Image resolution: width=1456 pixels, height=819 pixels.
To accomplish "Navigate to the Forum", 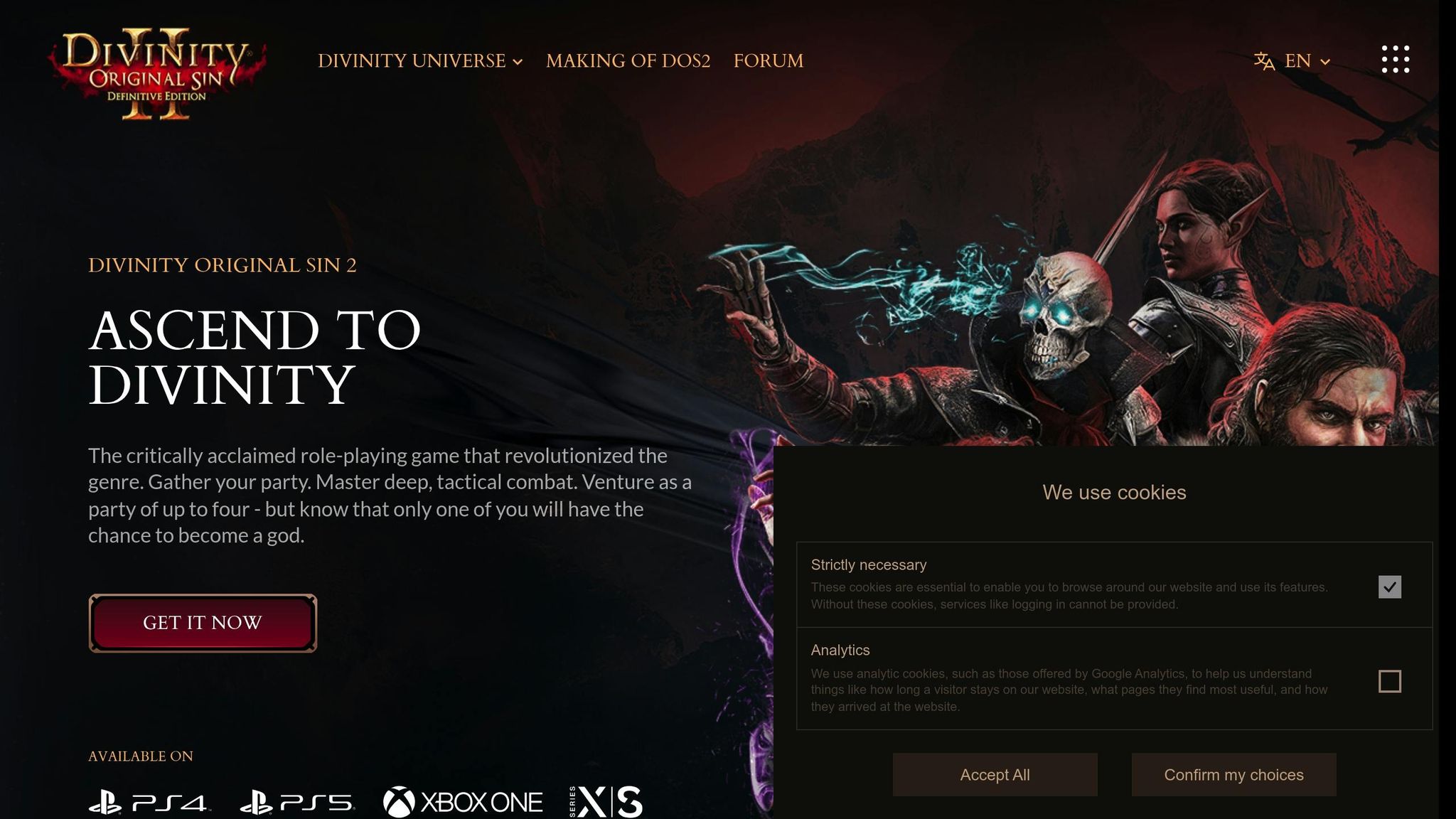I will tap(768, 61).
